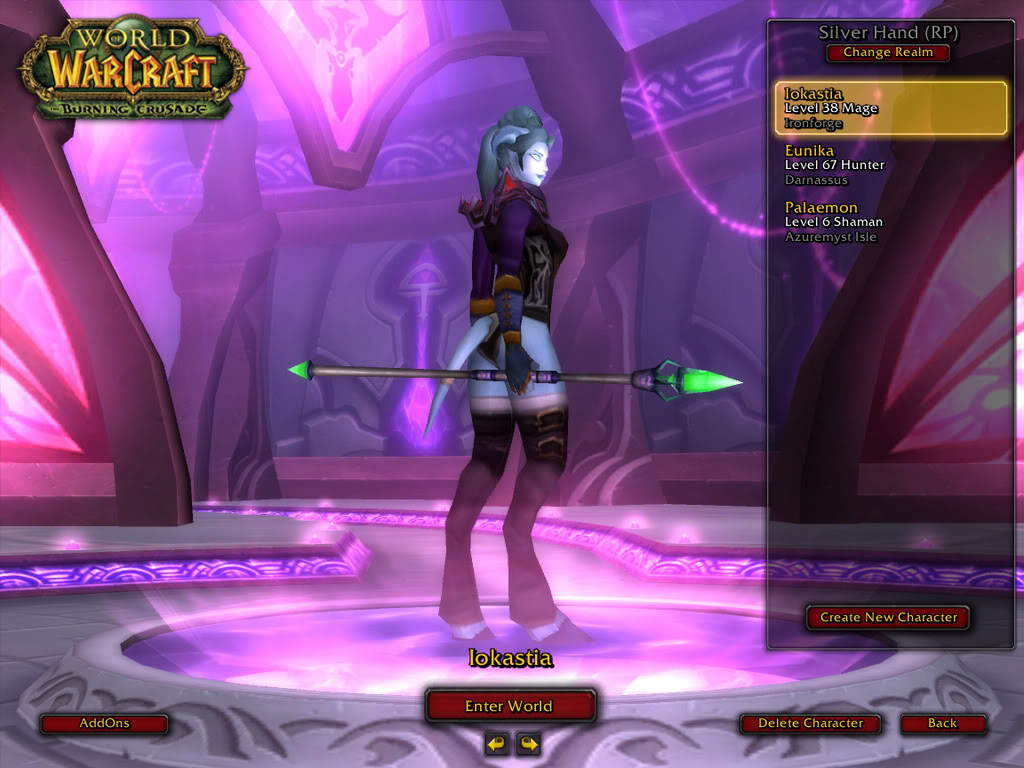The image size is (1024, 768).
Task: Open the AddOns list
Action: (104, 723)
